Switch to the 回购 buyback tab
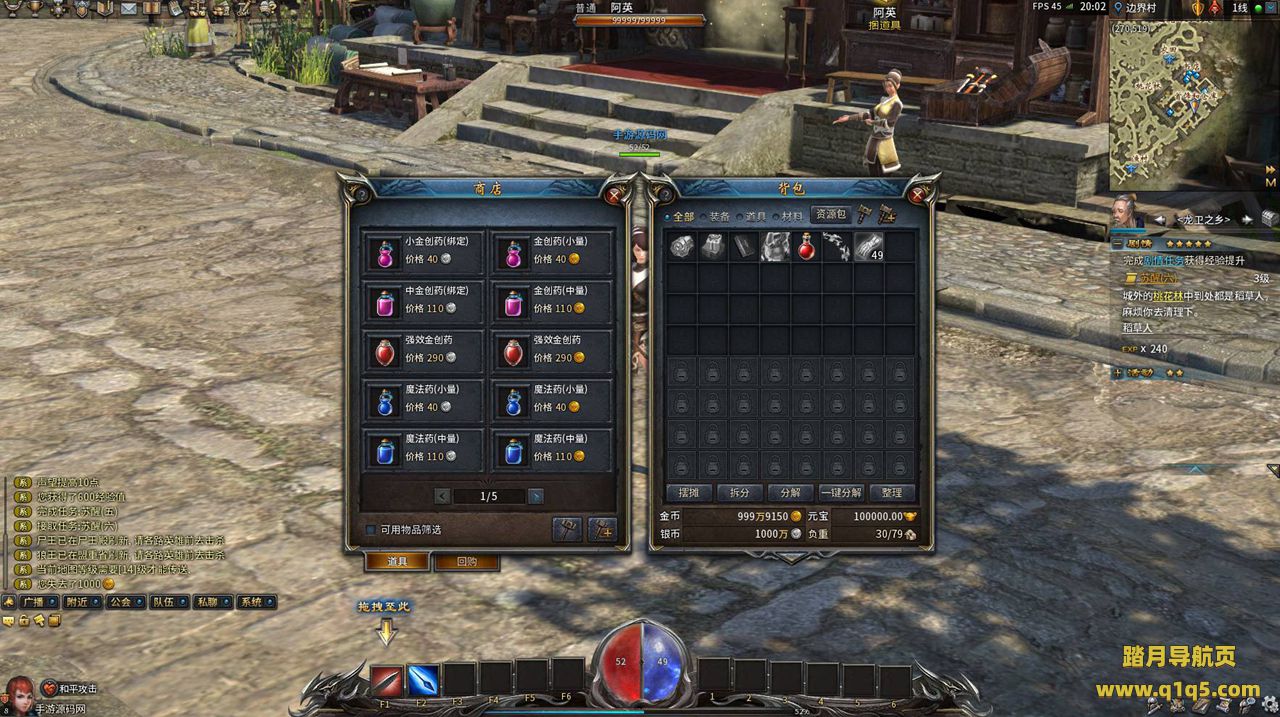Viewport: 1280px width, 717px height. click(x=466, y=562)
